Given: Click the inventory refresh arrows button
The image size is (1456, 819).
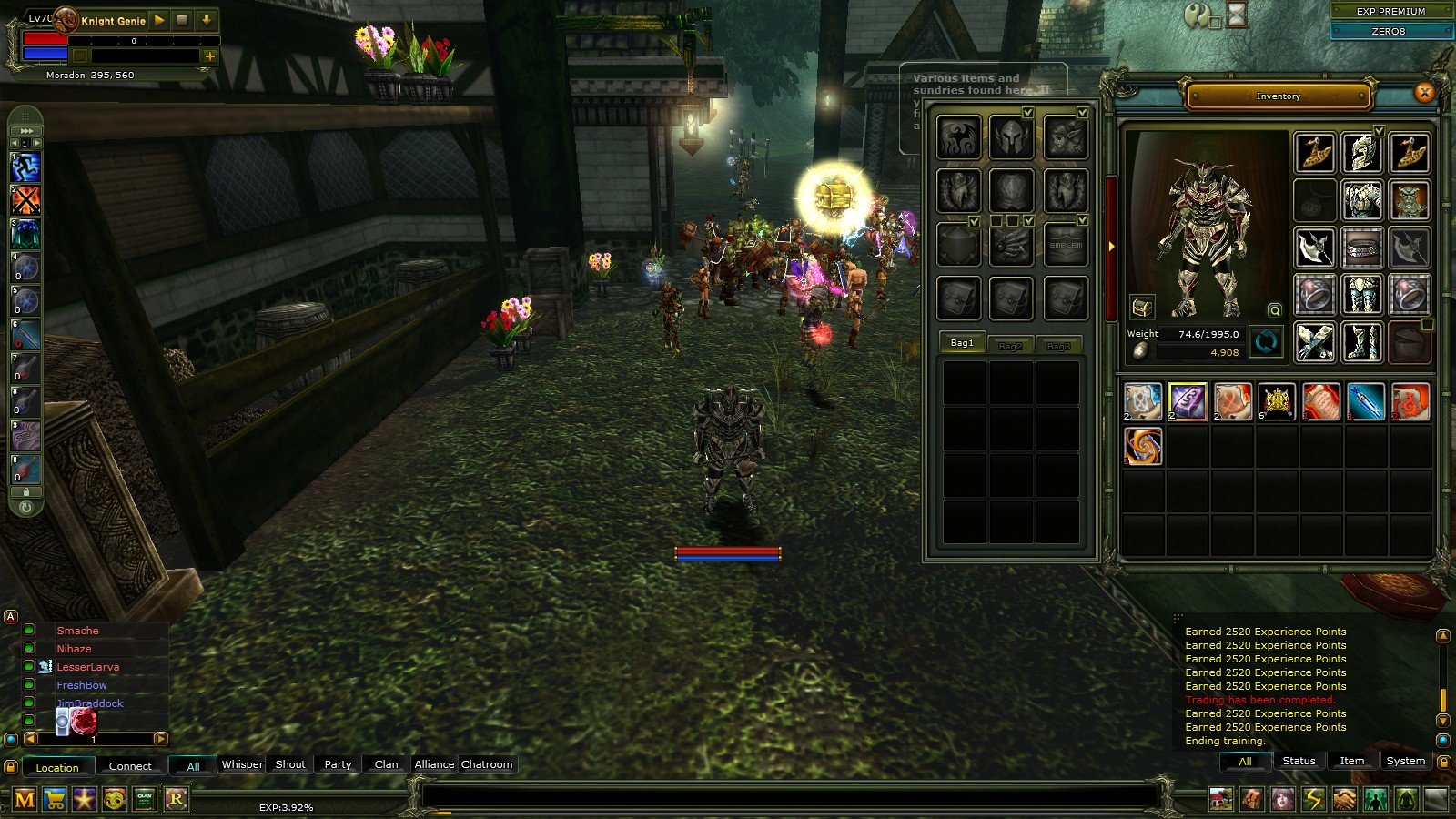Looking at the screenshot, I should (x=1266, y=343).
